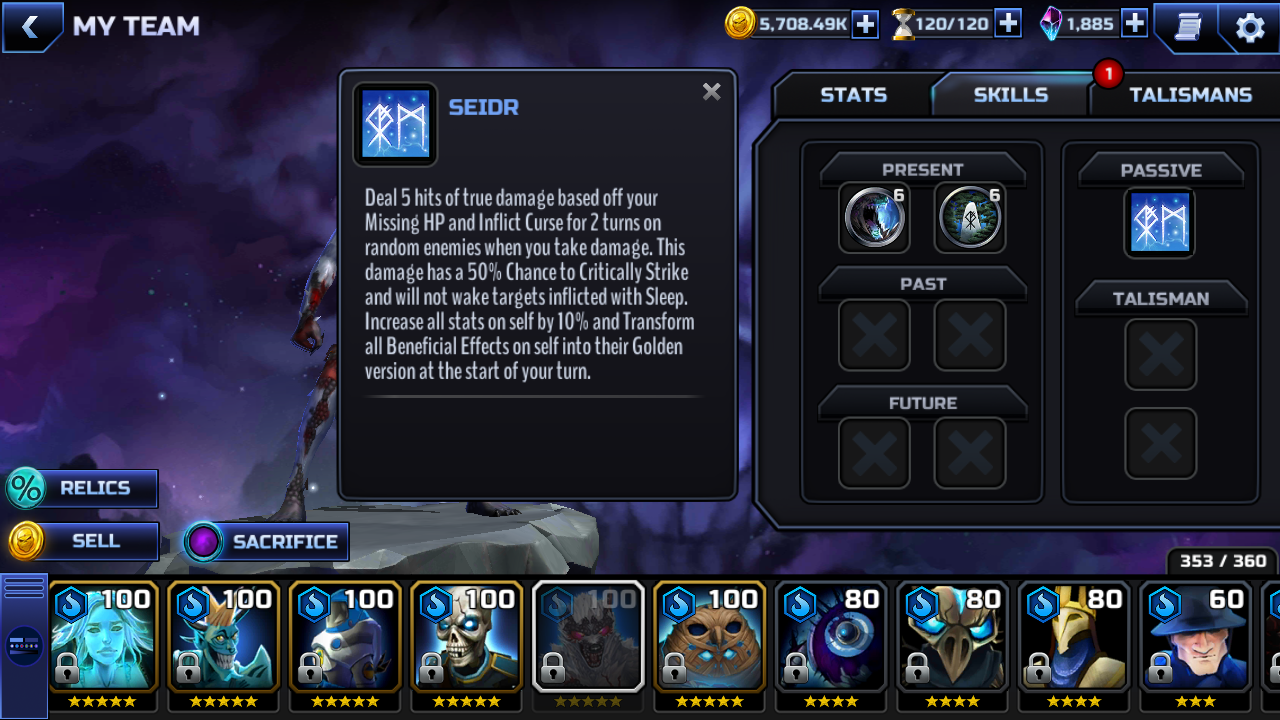Select the blue-hatted level 60 character

1196,637
